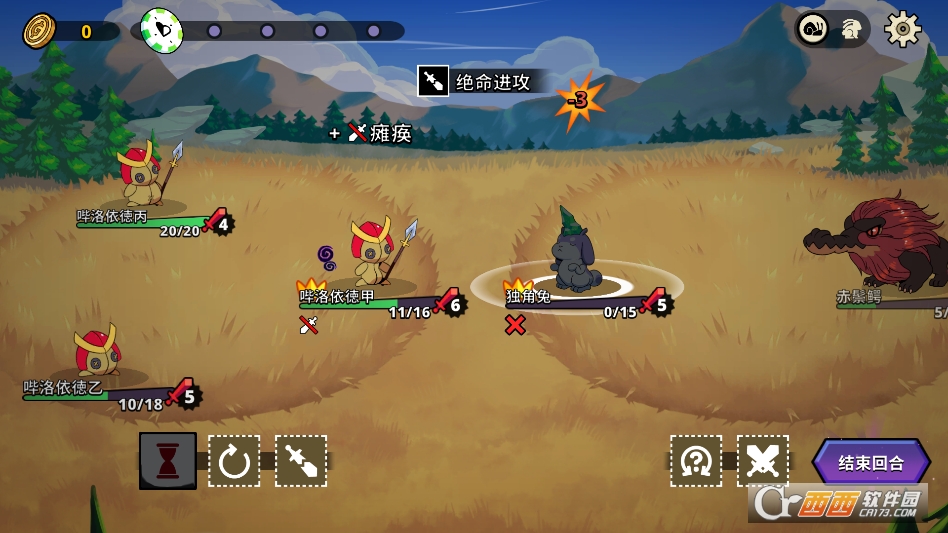Select the hourglass wait action
Screen dimensions: 948x533
click(x=167, y=461)
